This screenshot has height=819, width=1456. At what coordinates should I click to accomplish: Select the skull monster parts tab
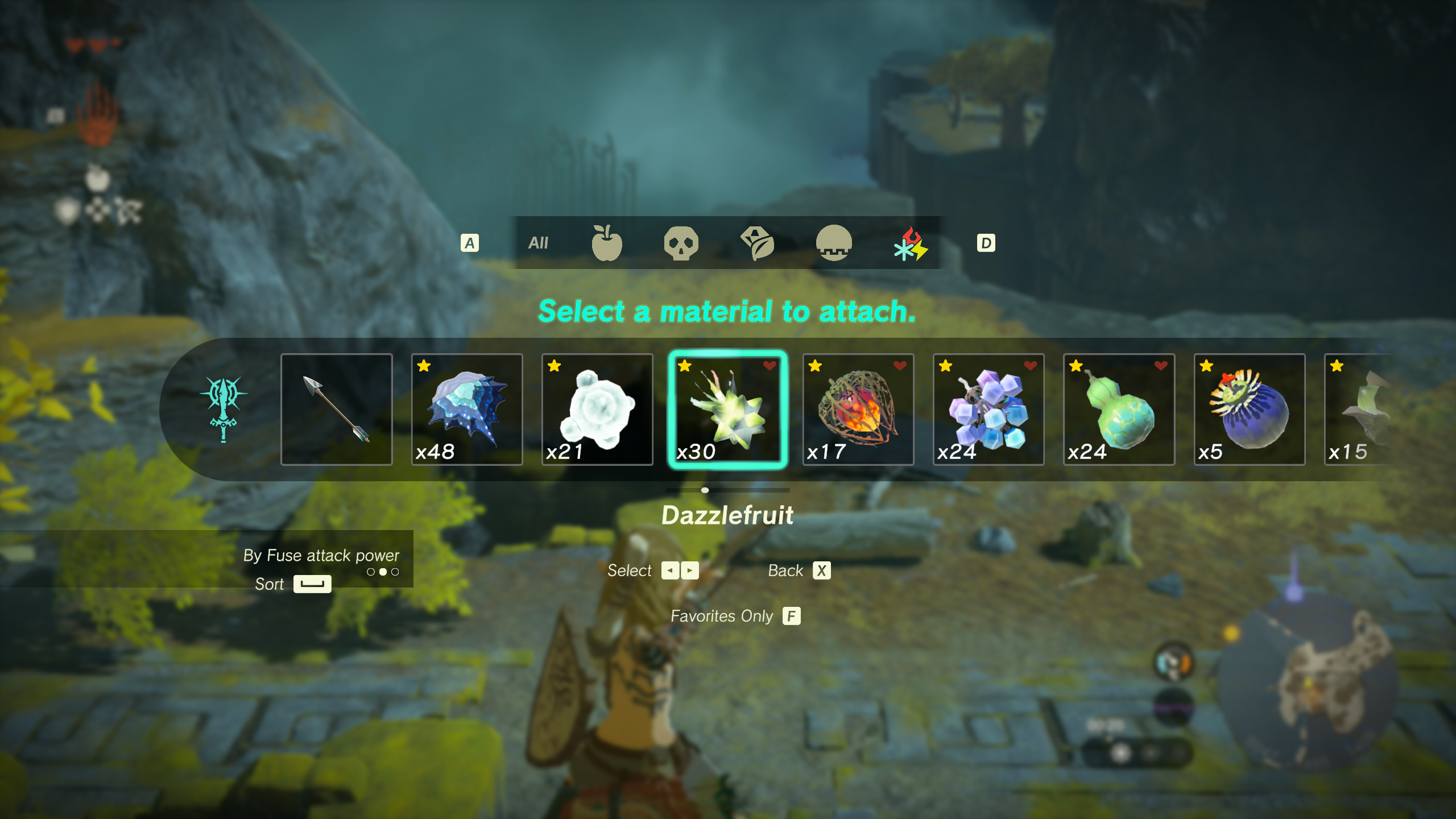coord(681,243)
